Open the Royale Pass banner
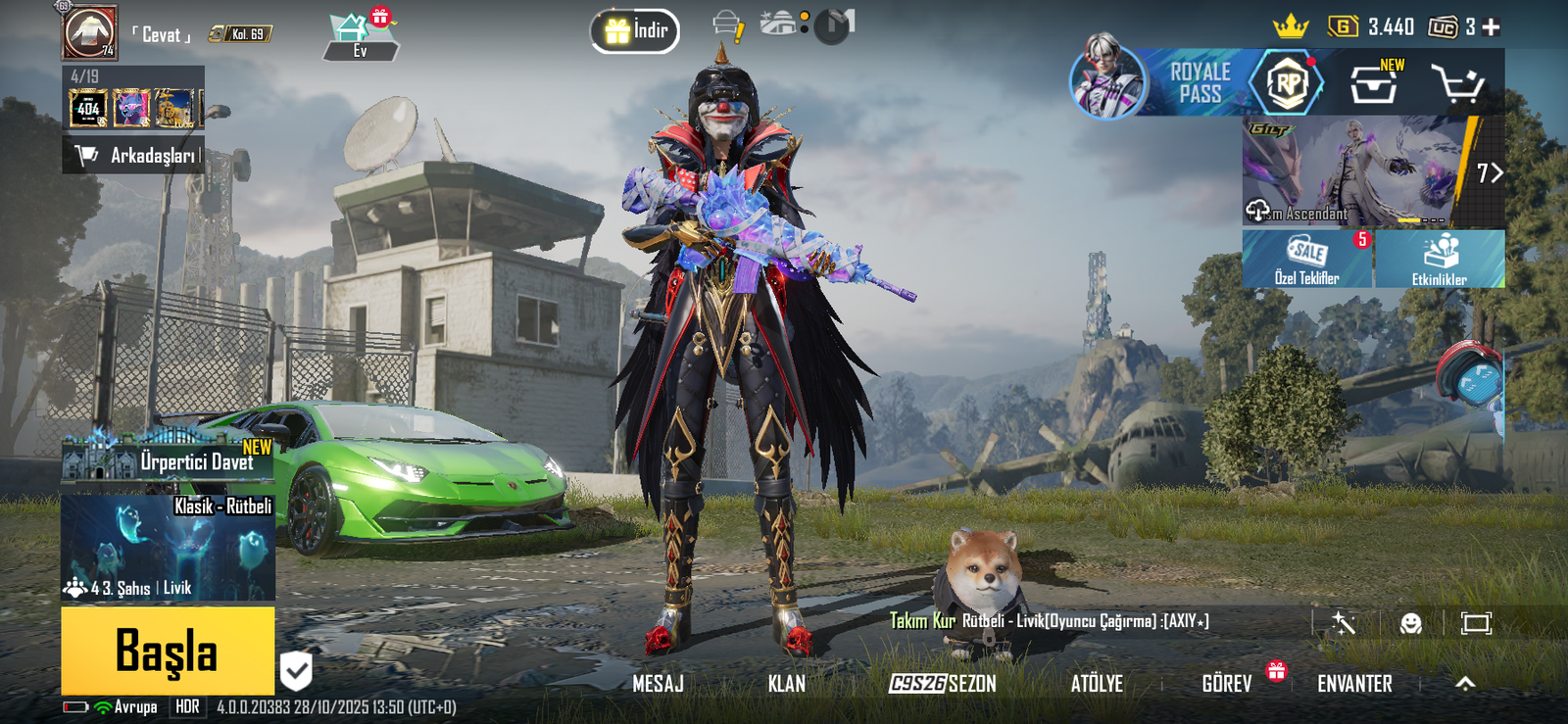1568x724 pixels. point(1200,83)
